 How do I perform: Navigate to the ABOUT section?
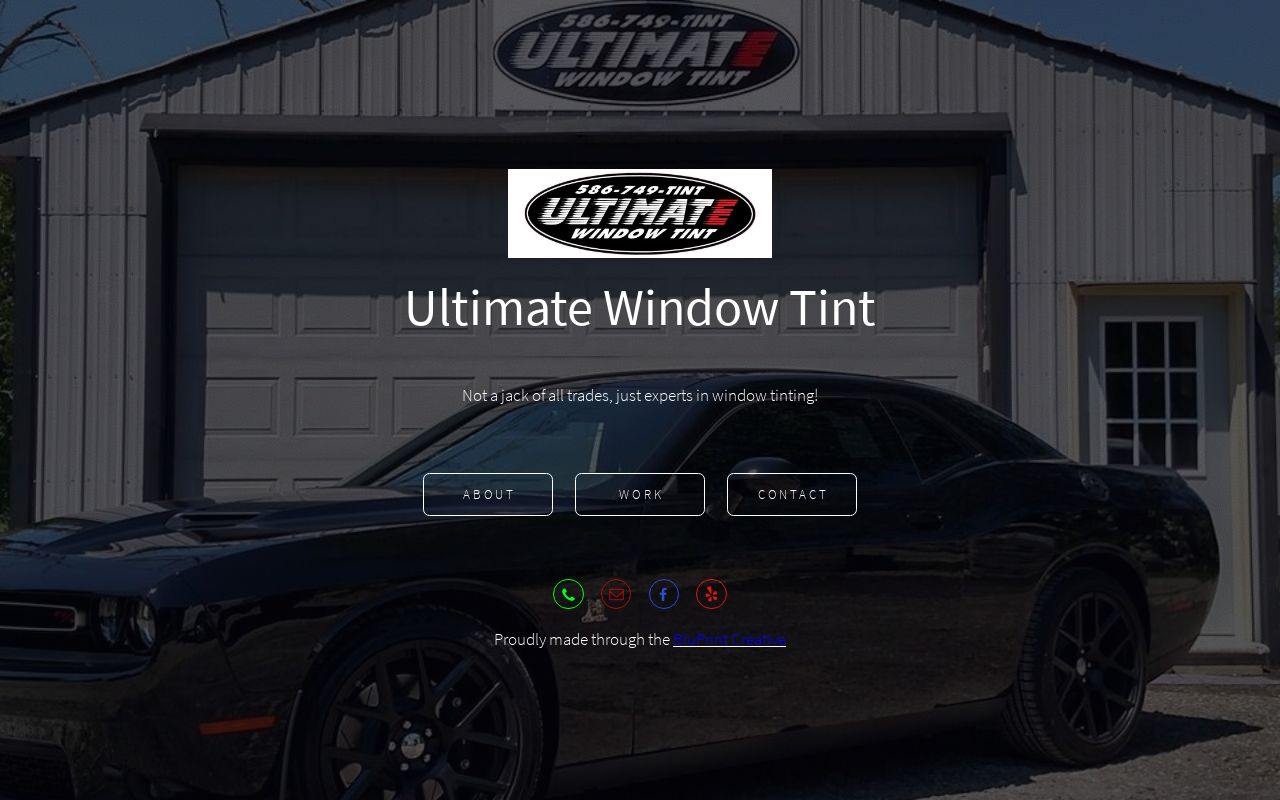pos(488,493)
